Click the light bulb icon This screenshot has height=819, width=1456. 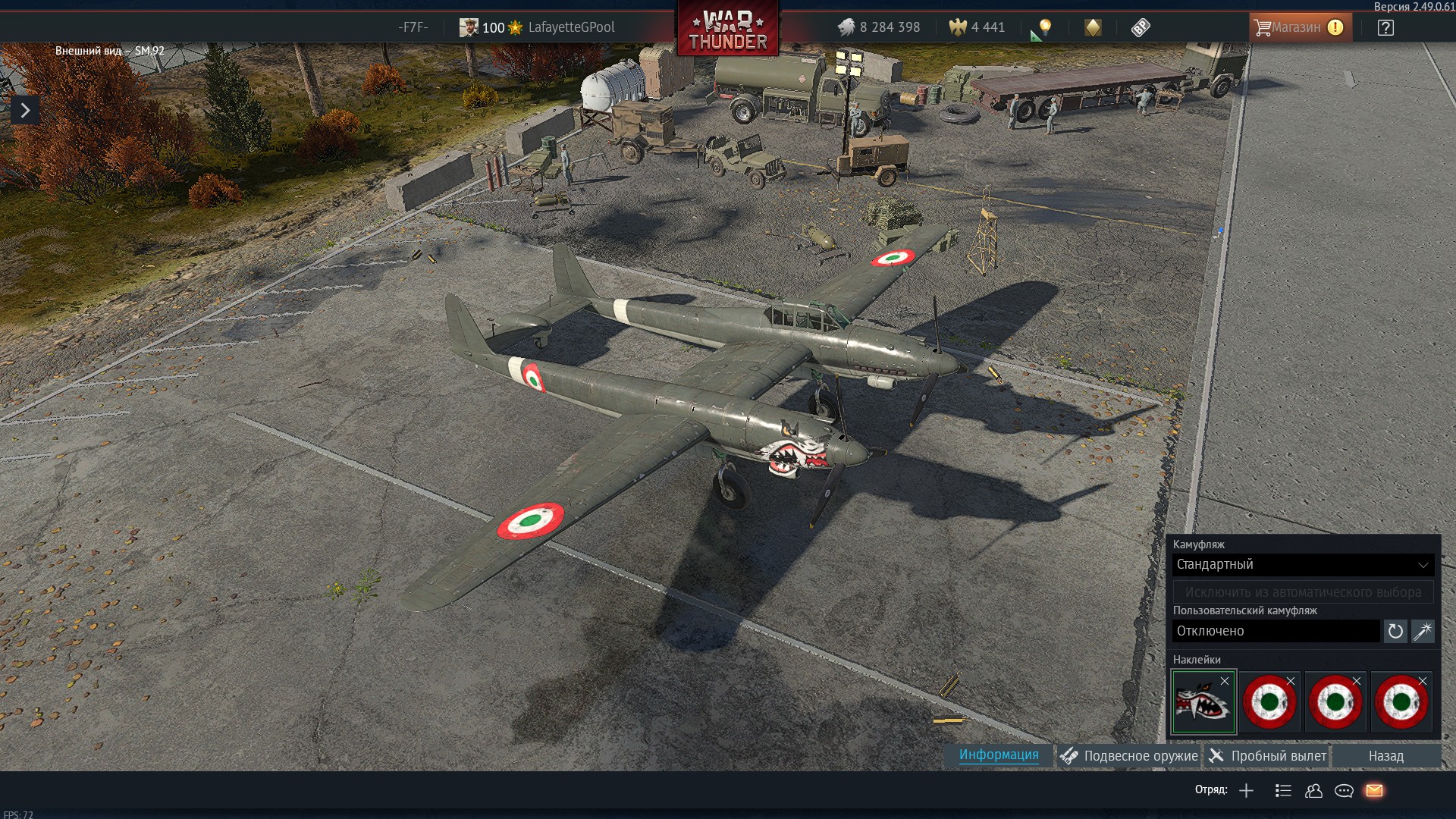click(x=1045, y=28)
